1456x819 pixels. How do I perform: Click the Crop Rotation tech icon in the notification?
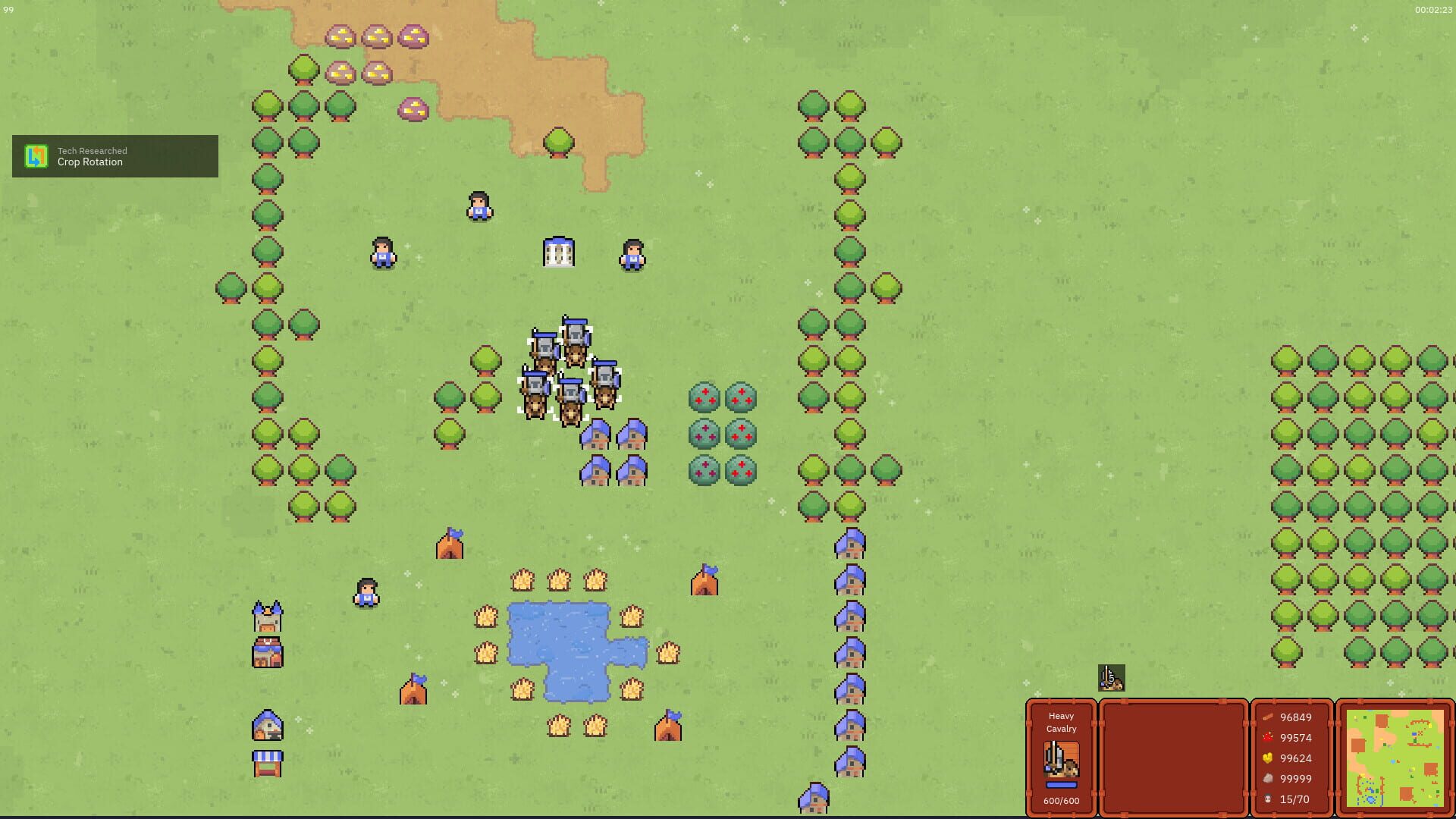pos(36,156)
